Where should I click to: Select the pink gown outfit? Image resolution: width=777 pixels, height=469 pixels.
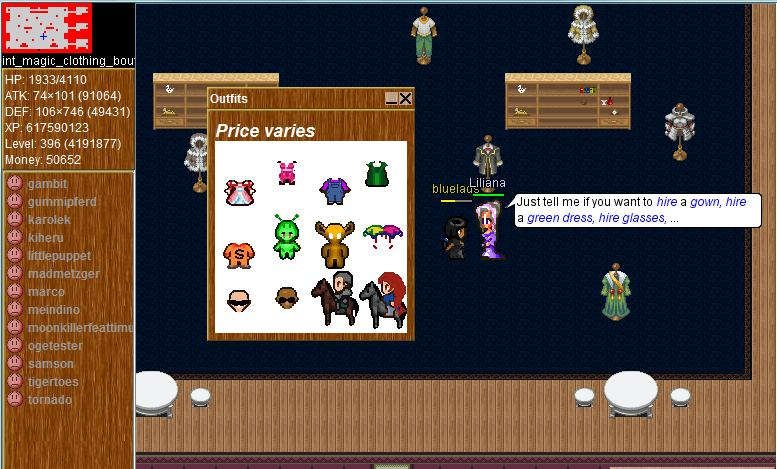pos(239,192)
